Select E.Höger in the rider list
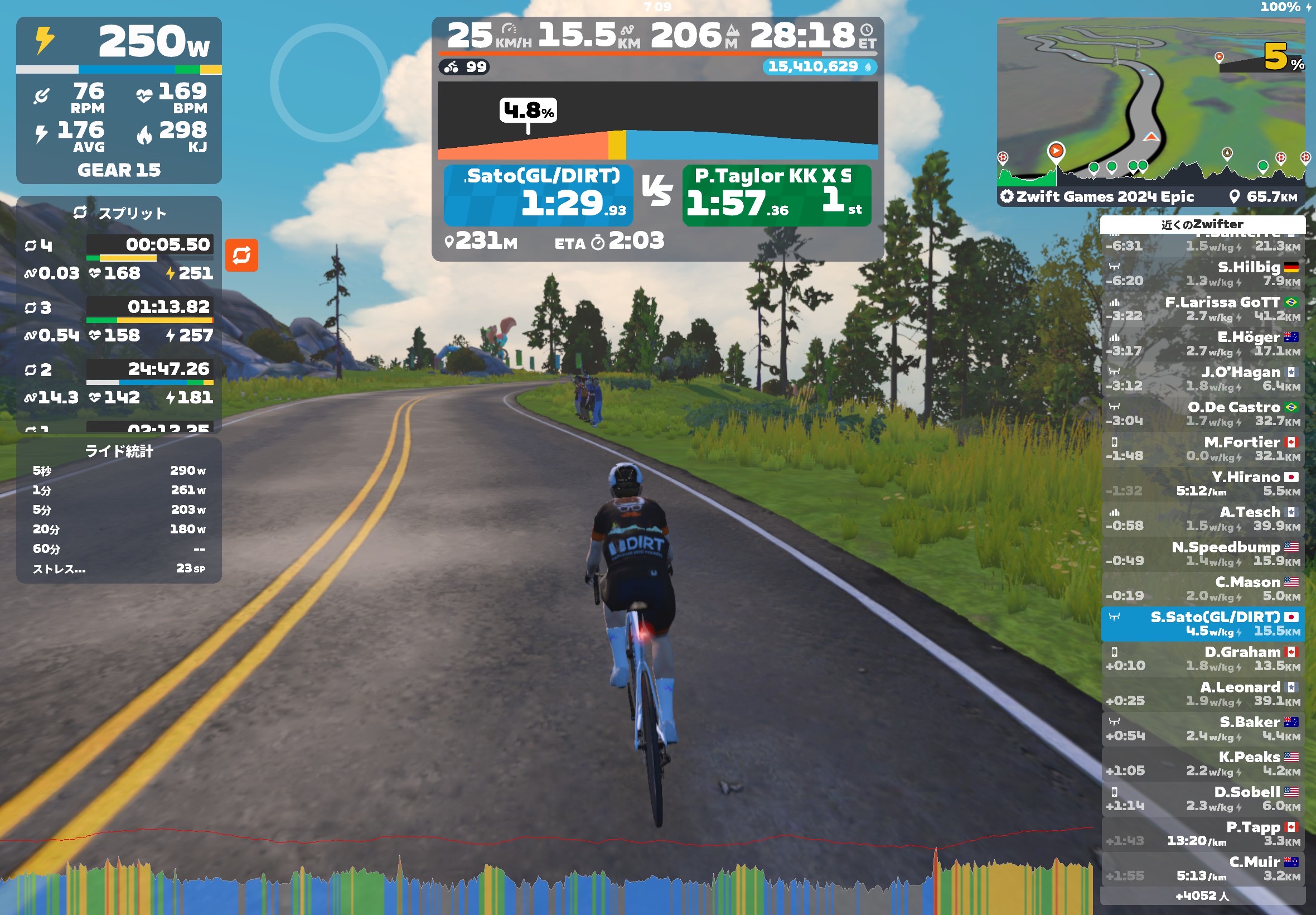Viewport: 1316px width, 915px height. click(1202, 344)
